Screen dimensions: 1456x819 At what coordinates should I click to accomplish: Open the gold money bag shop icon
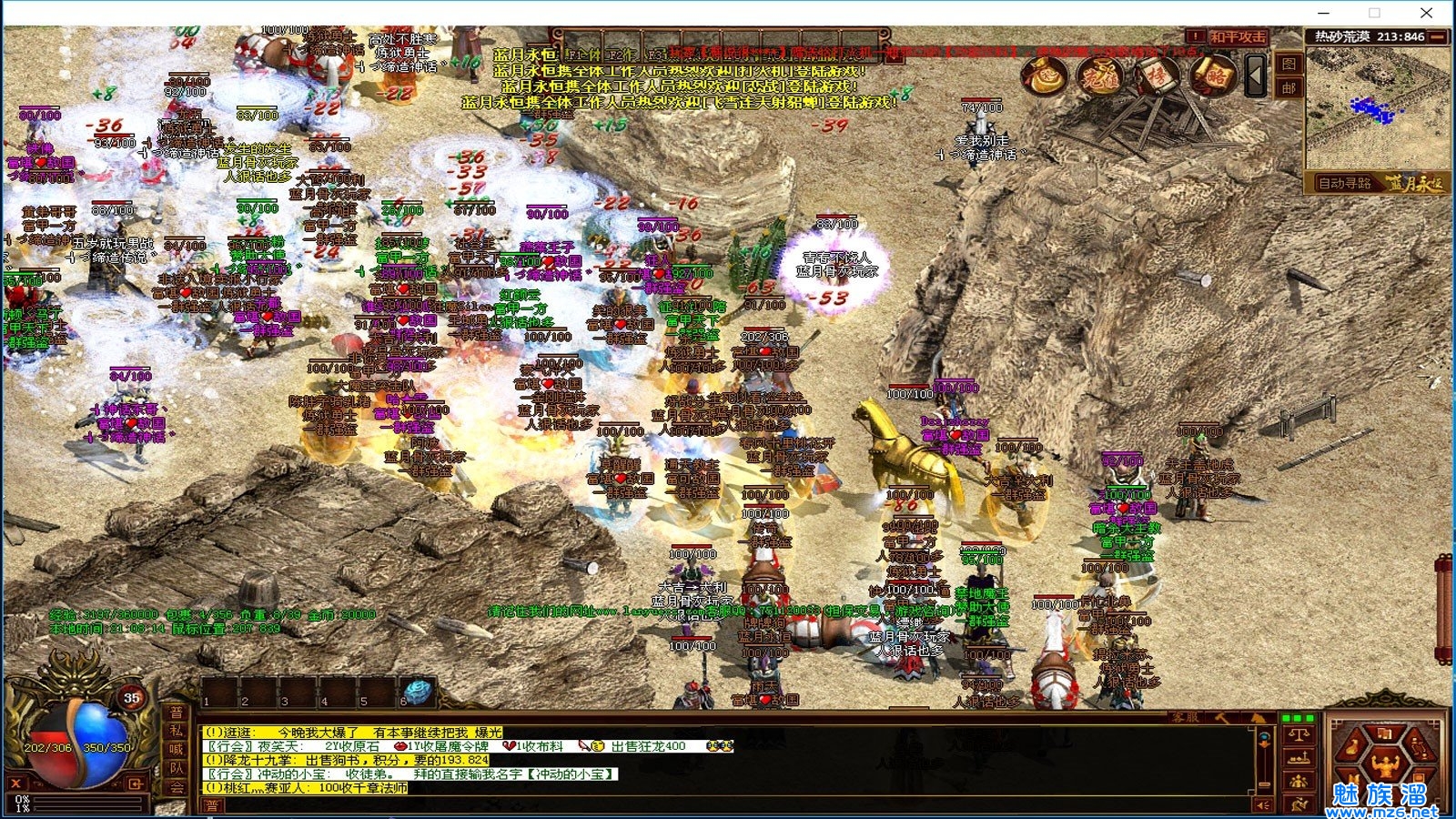click(x=1044, y=76)
